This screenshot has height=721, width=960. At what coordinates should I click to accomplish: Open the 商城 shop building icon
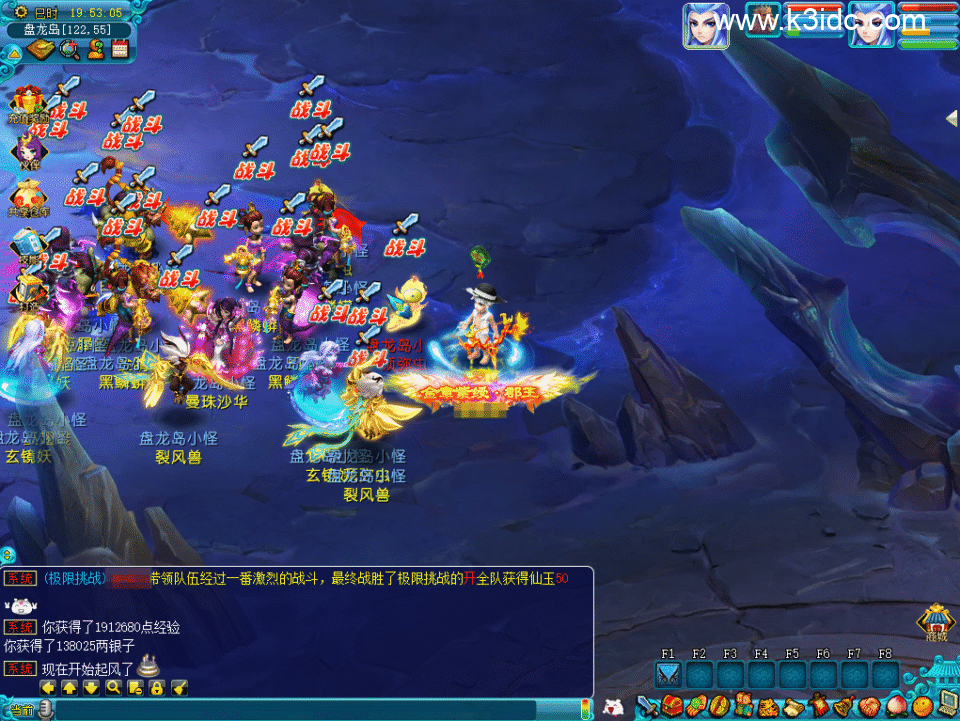pos(936,622)
